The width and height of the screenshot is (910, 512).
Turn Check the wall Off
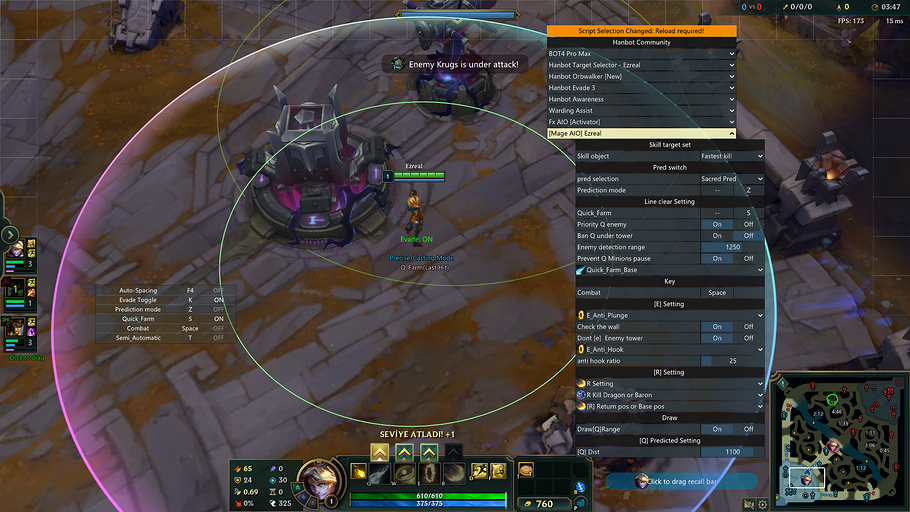748,327
